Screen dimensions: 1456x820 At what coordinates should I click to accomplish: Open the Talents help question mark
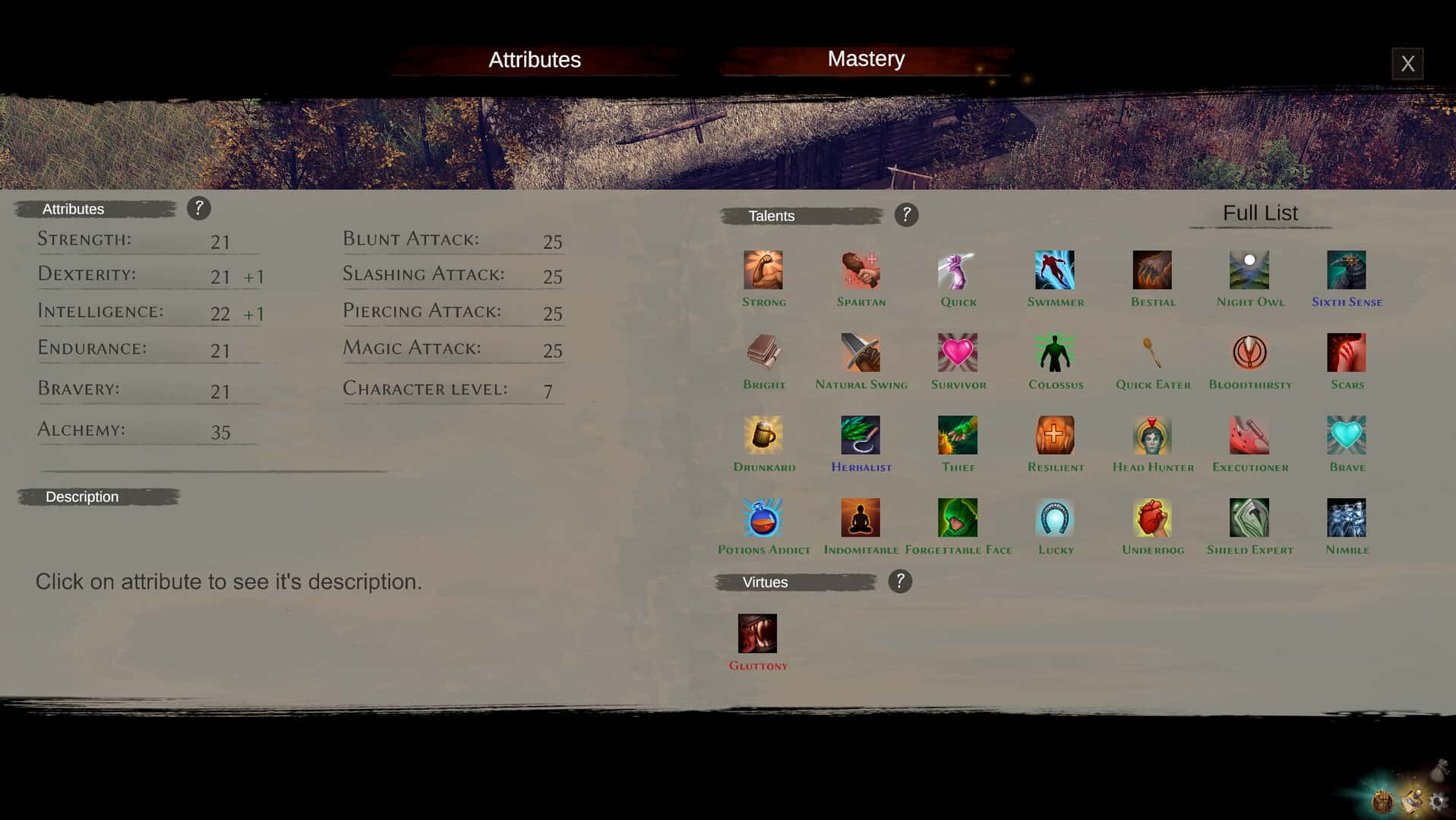(905, 215)
